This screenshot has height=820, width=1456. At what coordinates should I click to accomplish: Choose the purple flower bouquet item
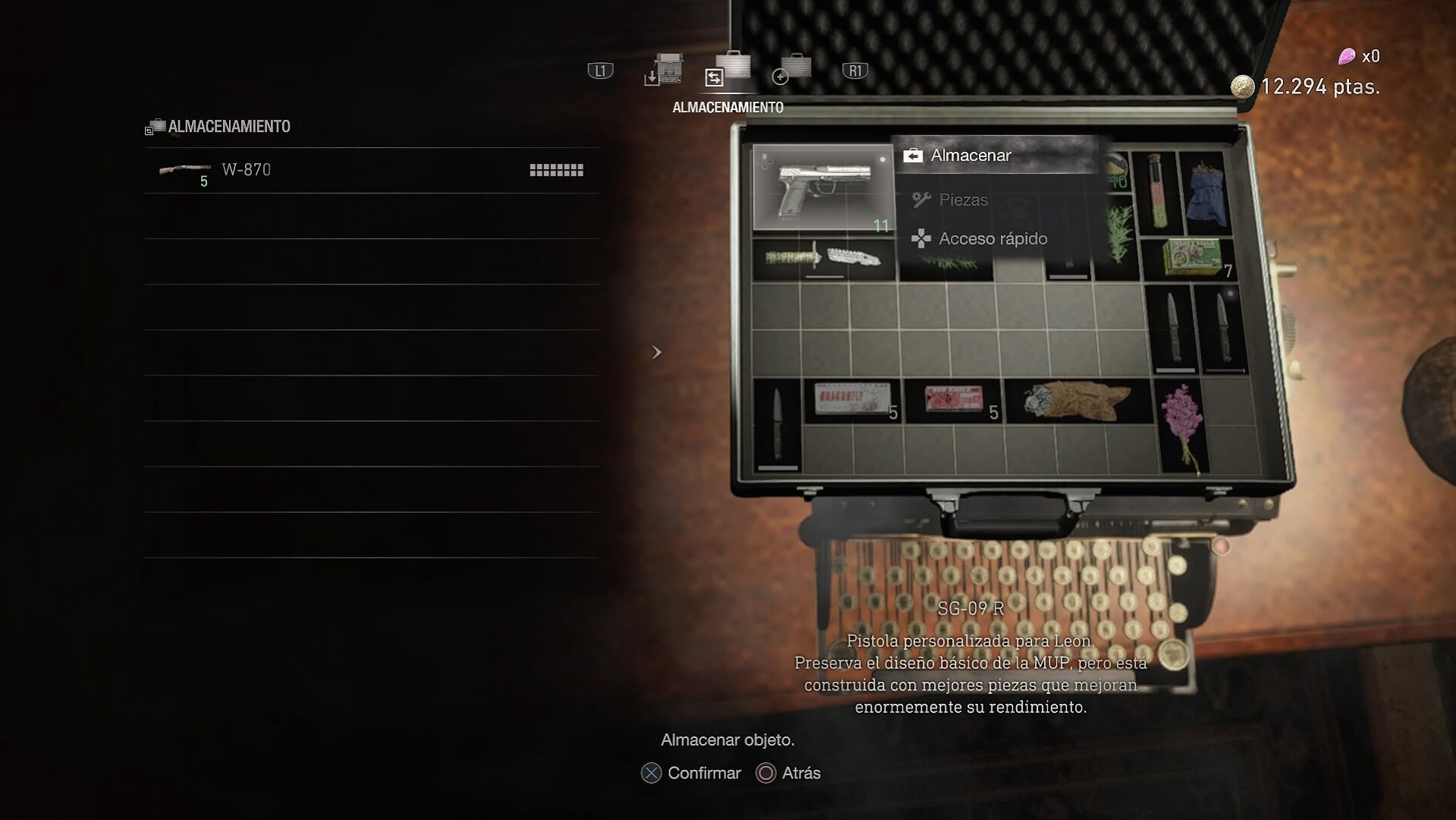tap(1182, 426)
